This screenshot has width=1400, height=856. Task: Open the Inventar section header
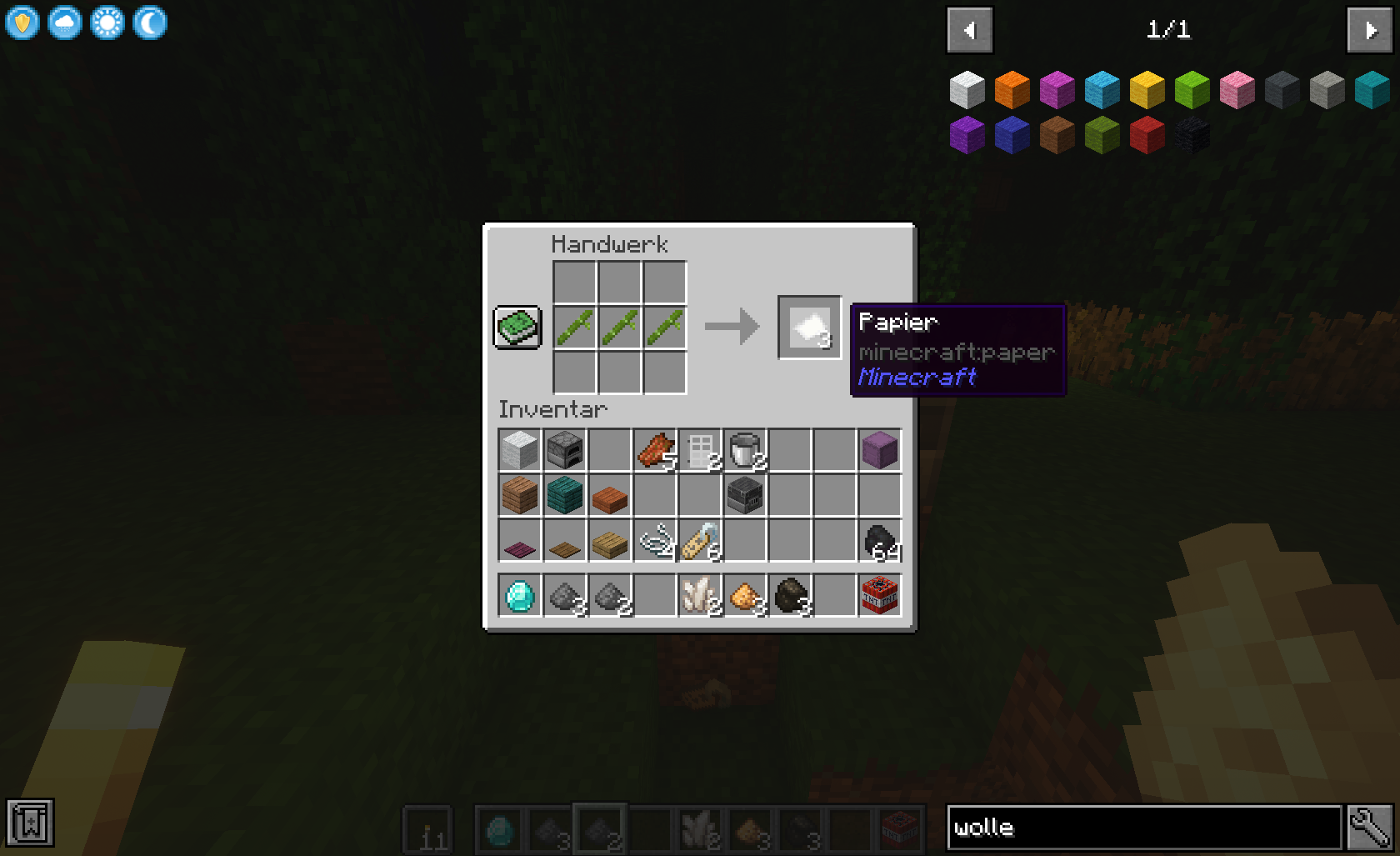552,408
